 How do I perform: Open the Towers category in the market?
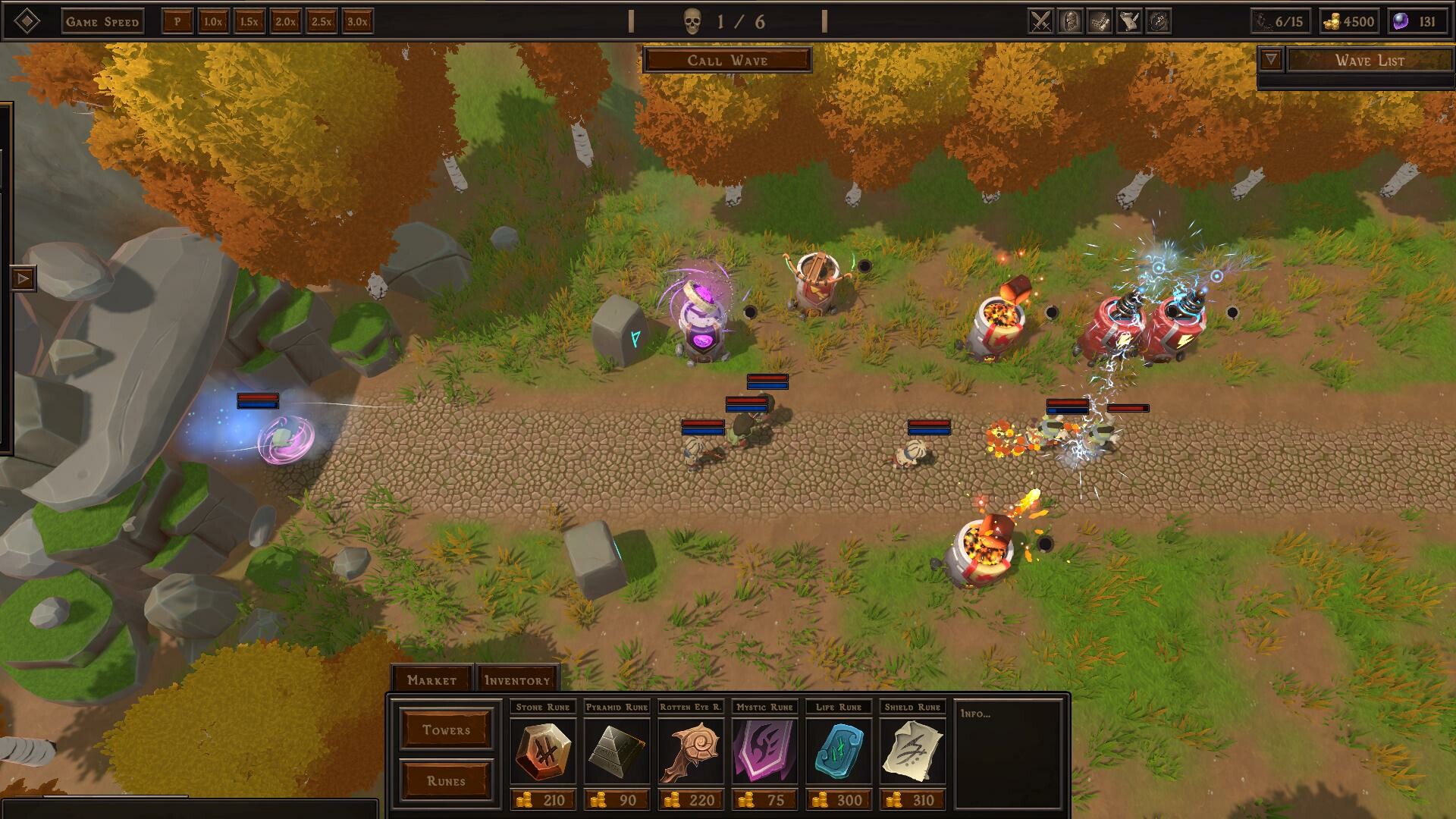[446, 729]
